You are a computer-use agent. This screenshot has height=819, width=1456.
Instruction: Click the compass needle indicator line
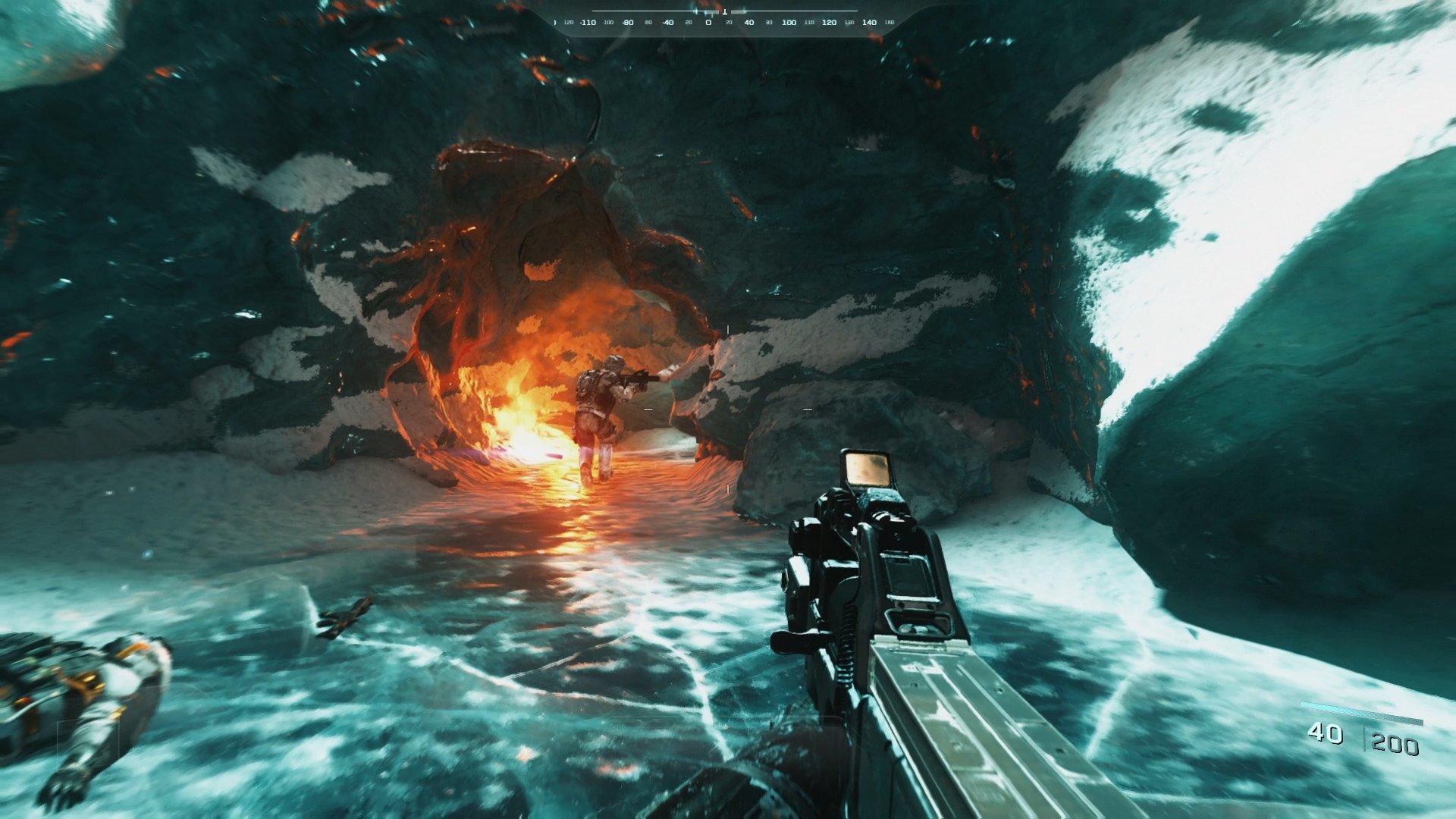click(x=695, y=11)
